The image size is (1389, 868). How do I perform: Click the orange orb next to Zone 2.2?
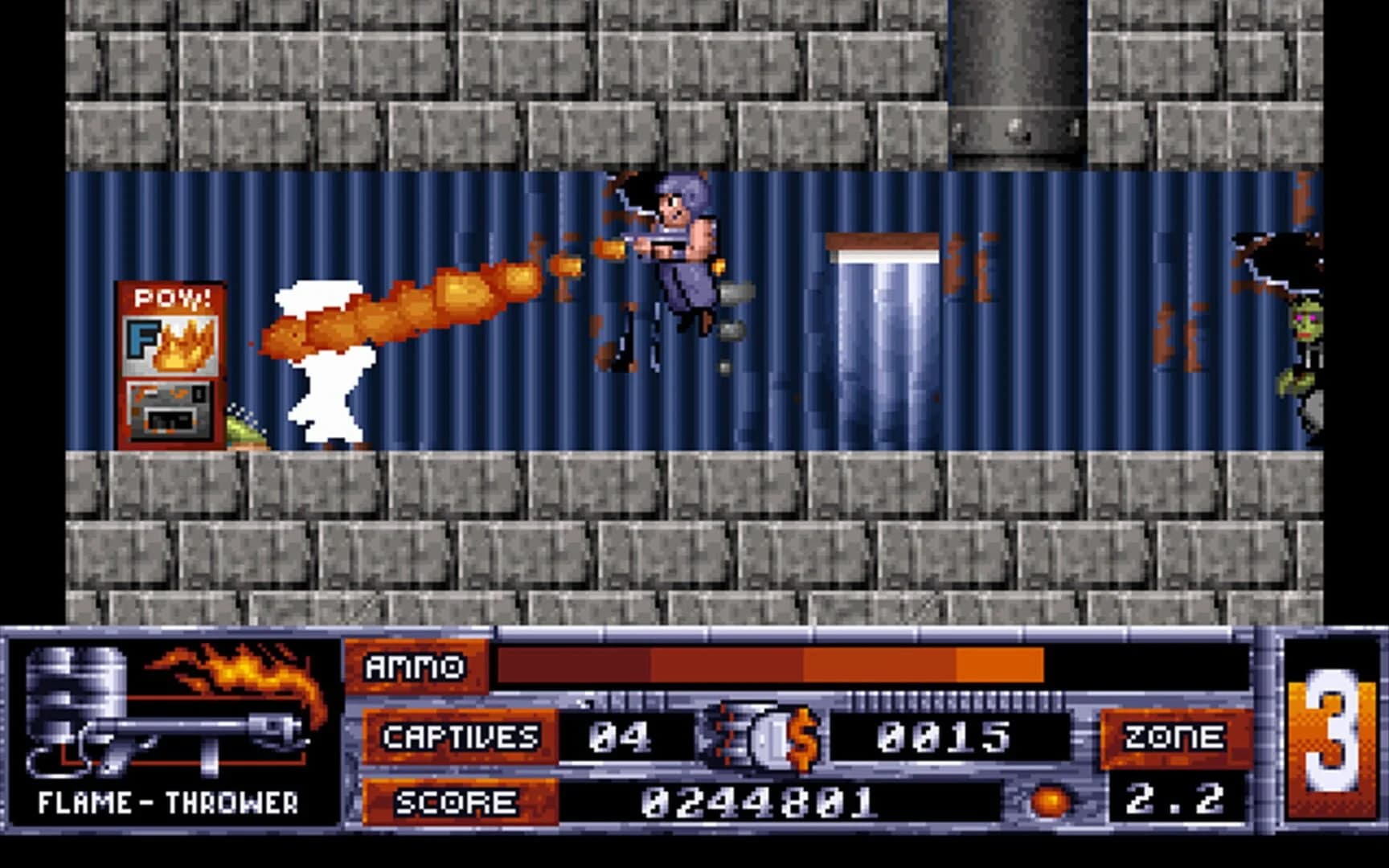pos(1053,800)
